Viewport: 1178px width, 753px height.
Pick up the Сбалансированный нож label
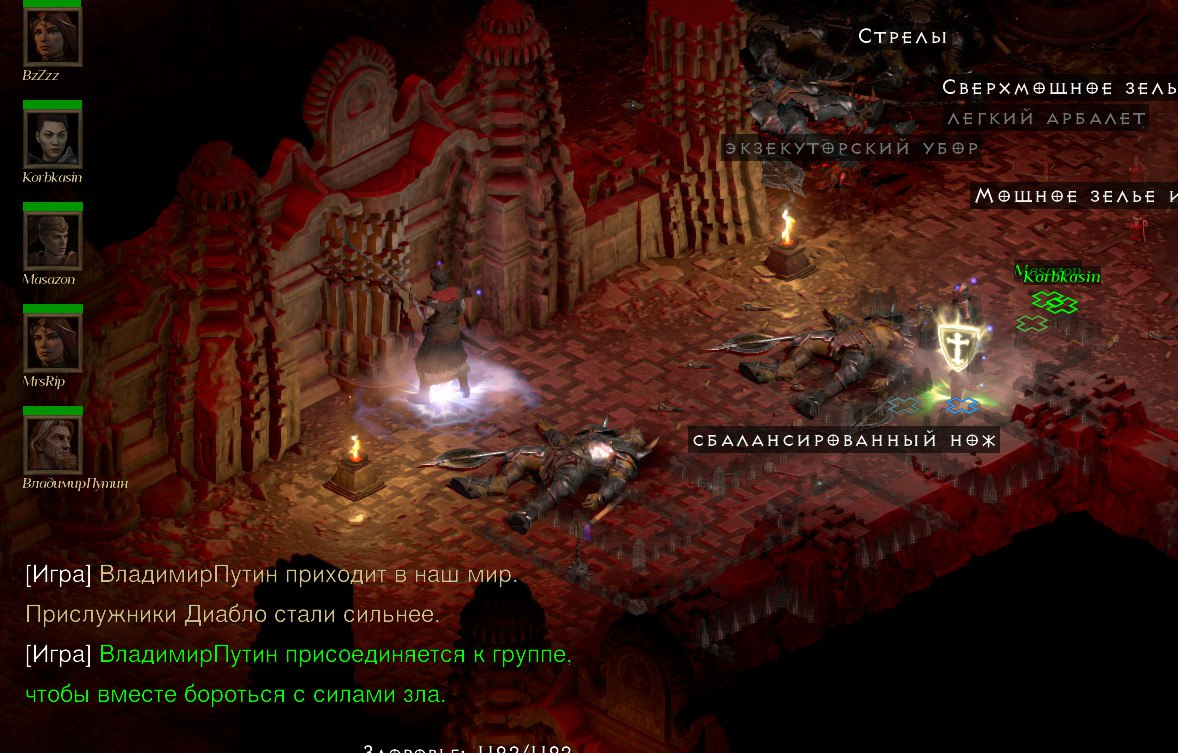[x=844, y=439]
